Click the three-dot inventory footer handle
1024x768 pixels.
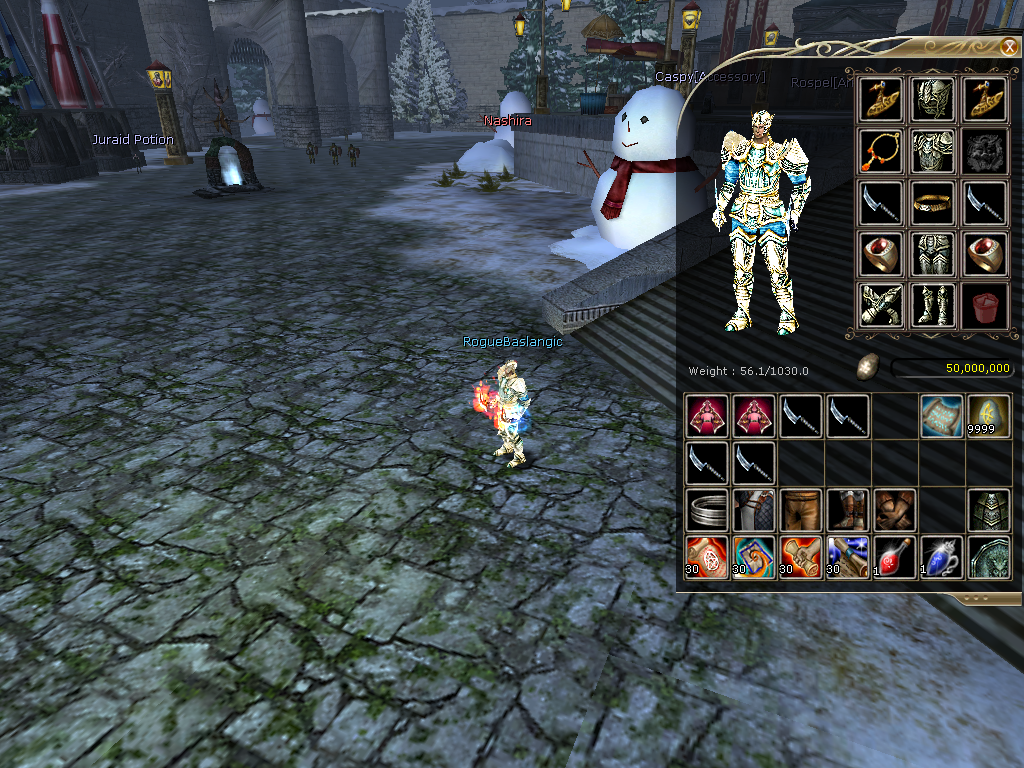[978, 599]
